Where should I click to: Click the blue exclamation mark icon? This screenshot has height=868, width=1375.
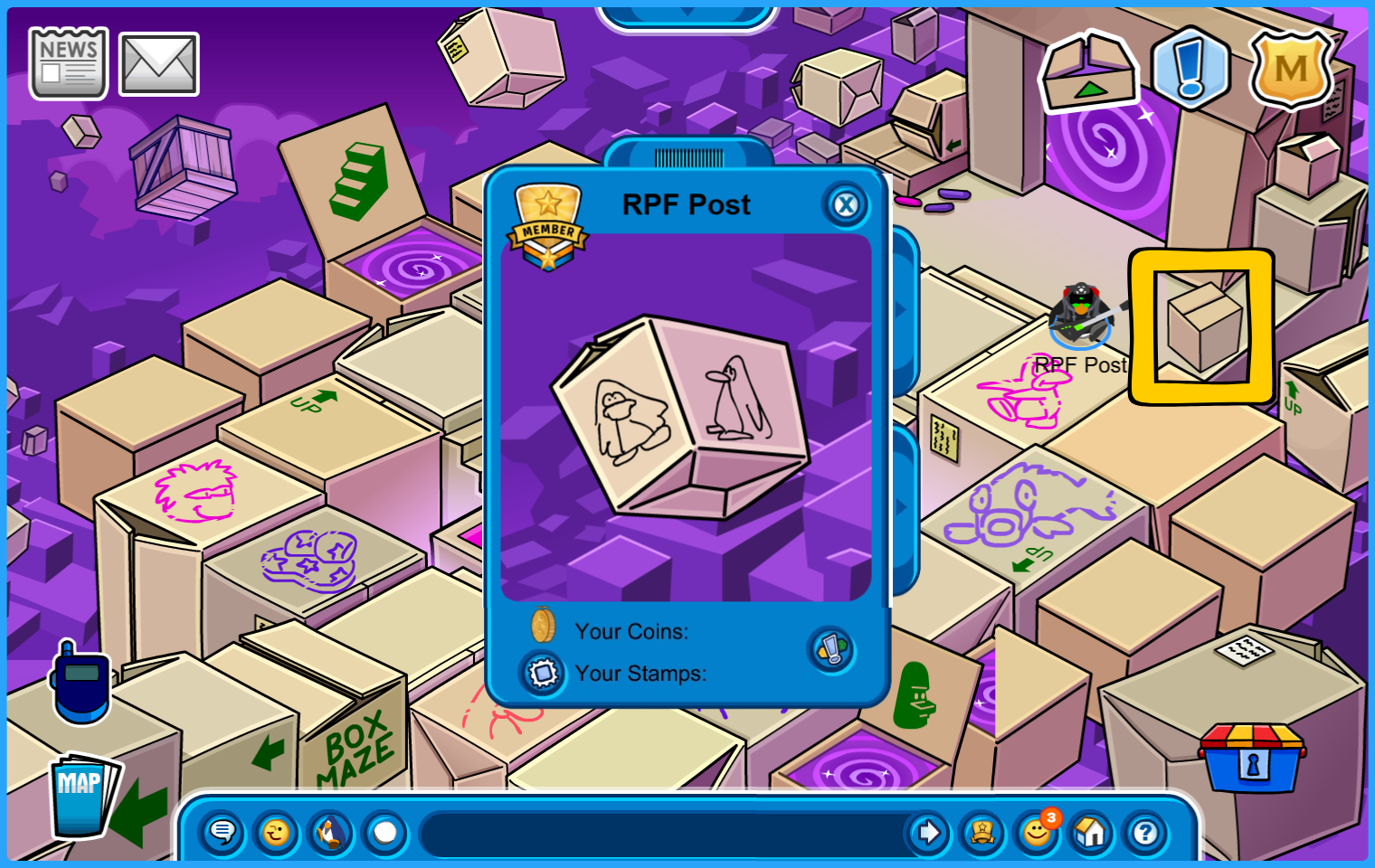(x=1190, y=69)
